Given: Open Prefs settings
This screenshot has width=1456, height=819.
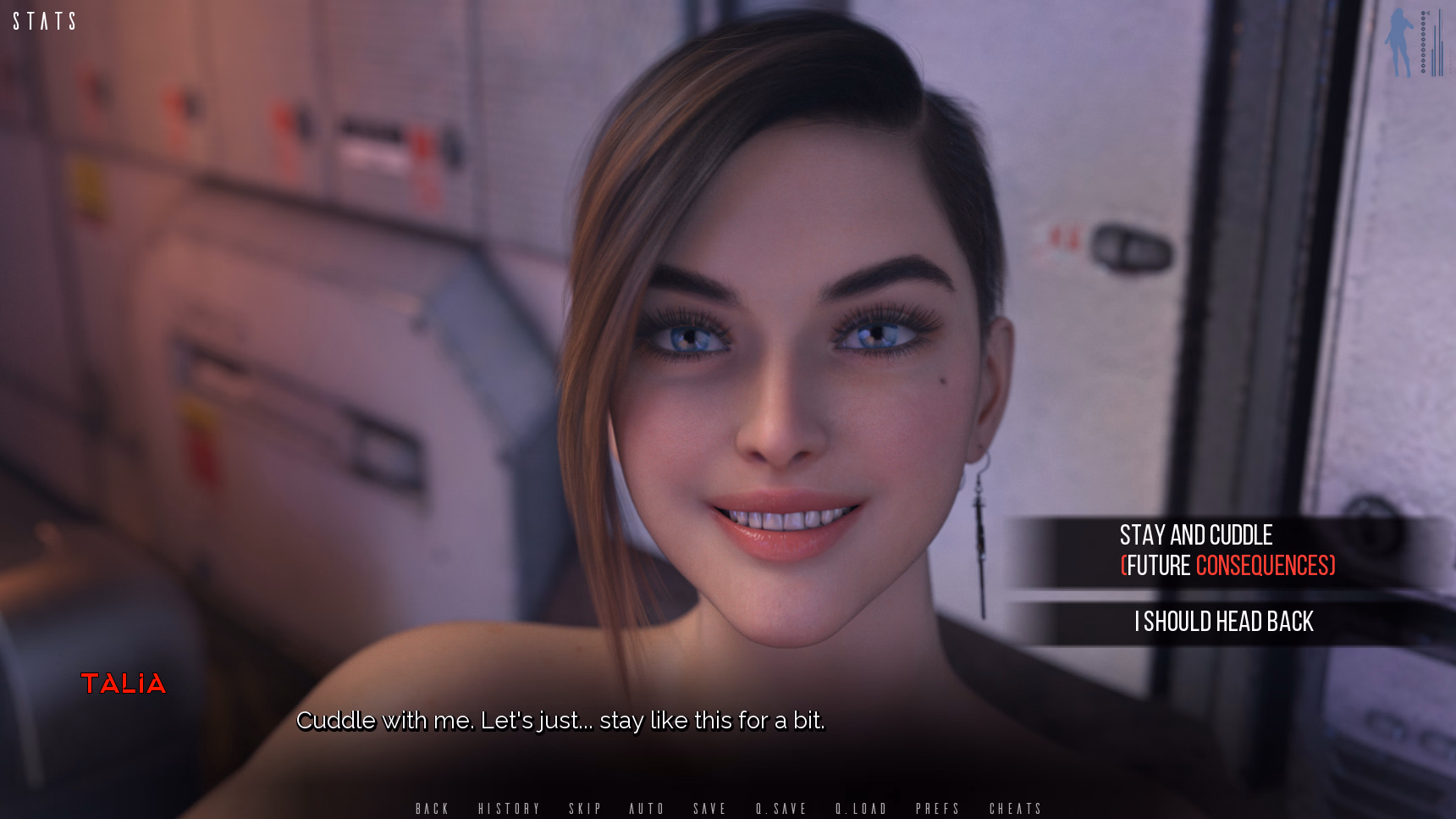Looking at the screenshot, I should click(x=938, y=809).
